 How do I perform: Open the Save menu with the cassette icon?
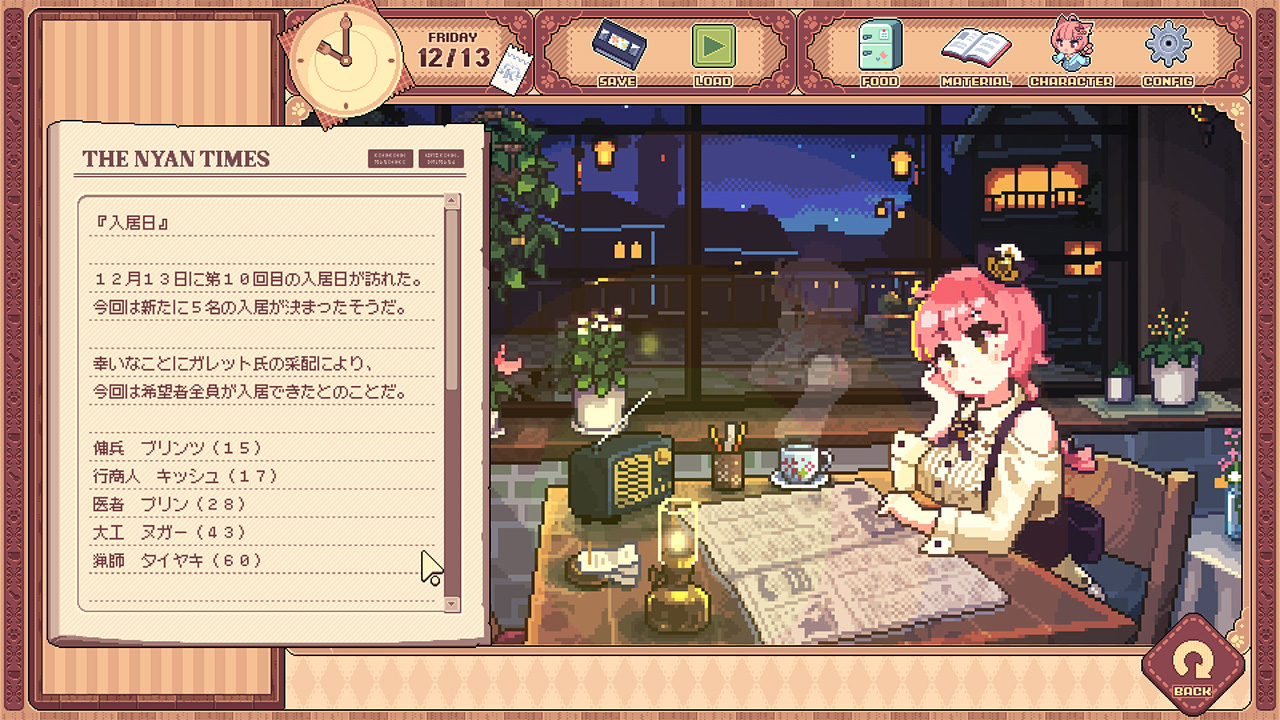(x=616, y=52)
